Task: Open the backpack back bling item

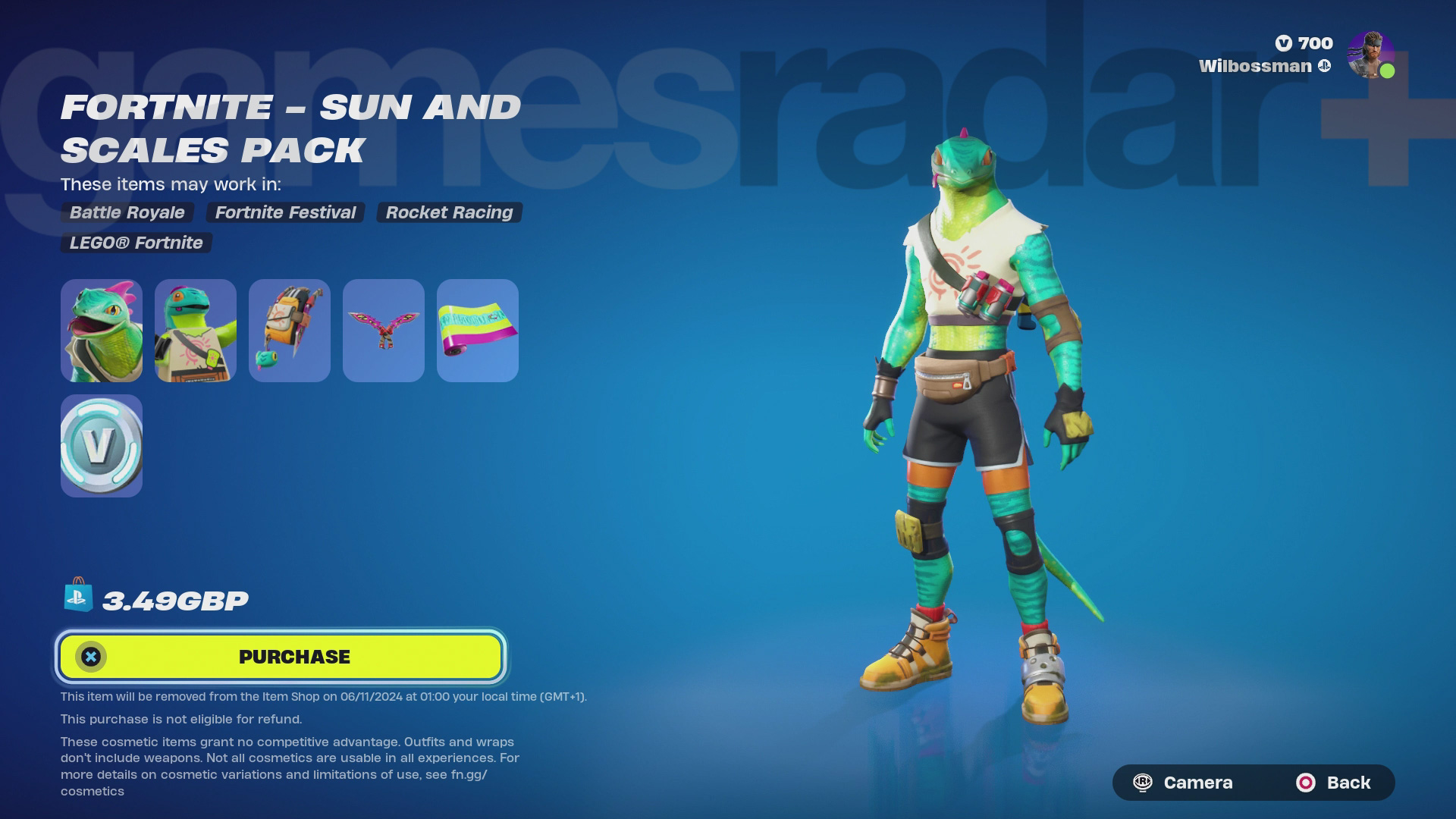Action: point(289,330)
